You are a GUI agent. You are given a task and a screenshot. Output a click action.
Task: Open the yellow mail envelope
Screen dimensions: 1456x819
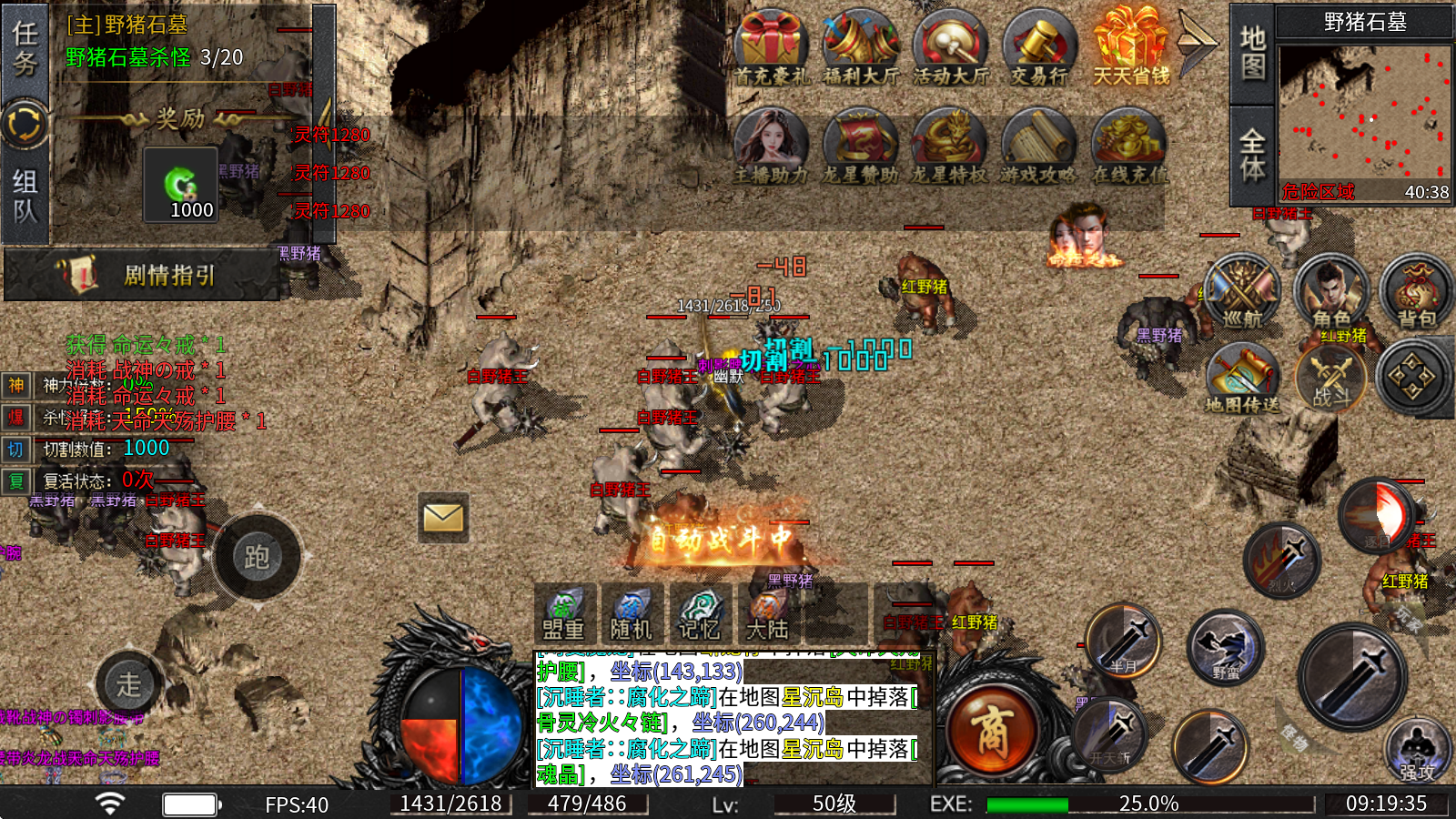[x=443, y=518]
